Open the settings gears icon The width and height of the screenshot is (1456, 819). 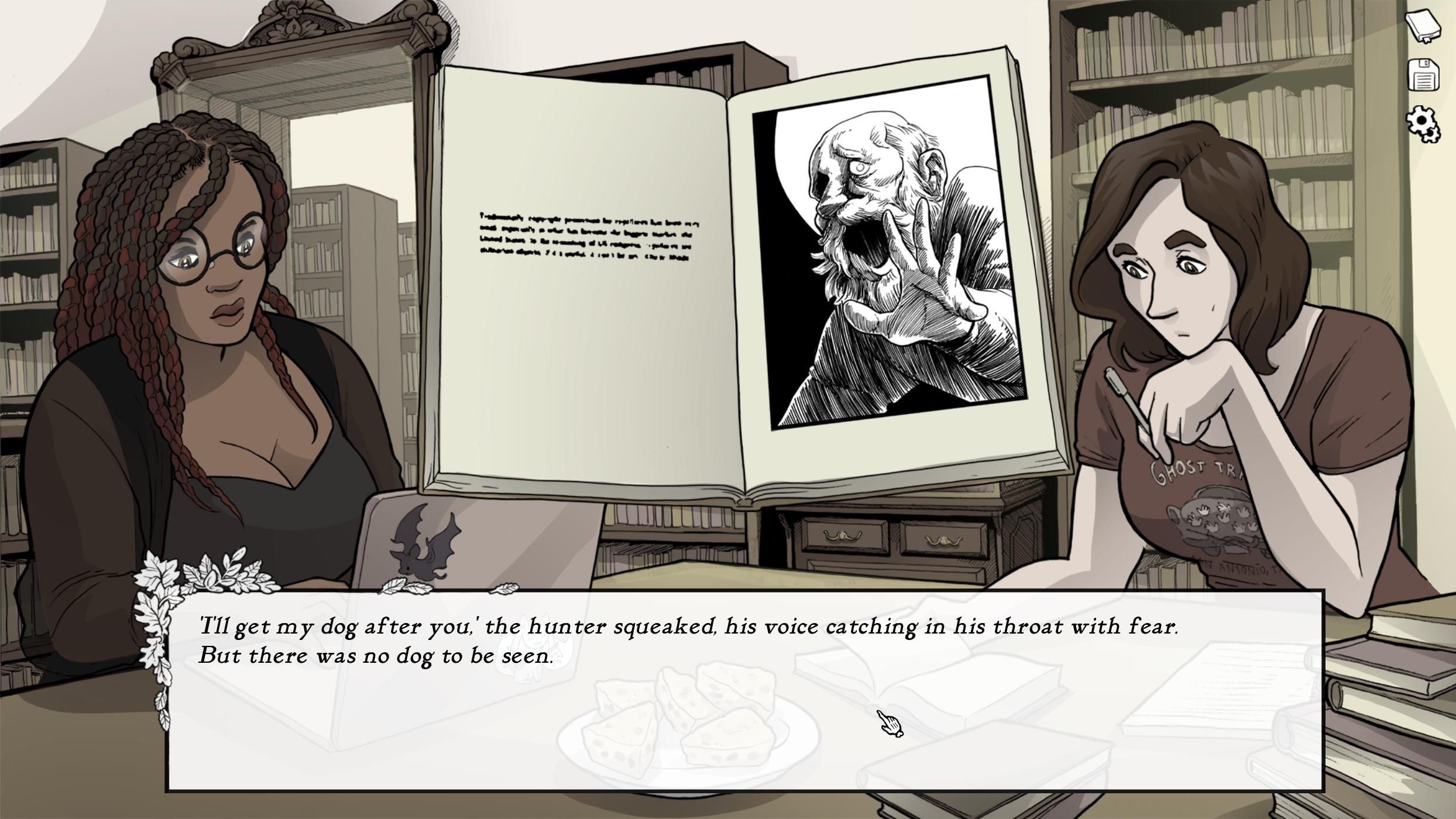[1423, 122]
